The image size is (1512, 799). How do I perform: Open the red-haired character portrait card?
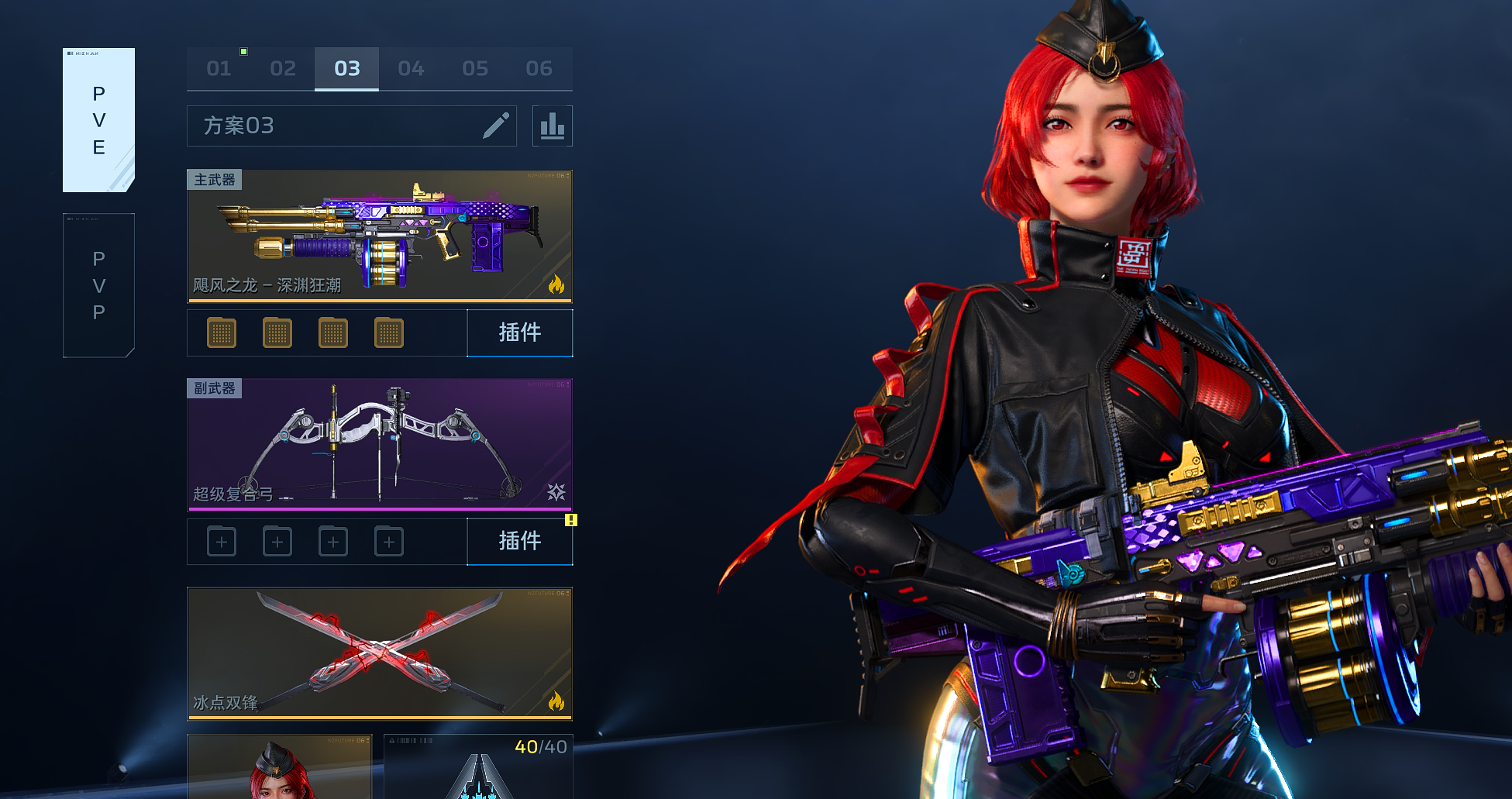coord(279,767)
